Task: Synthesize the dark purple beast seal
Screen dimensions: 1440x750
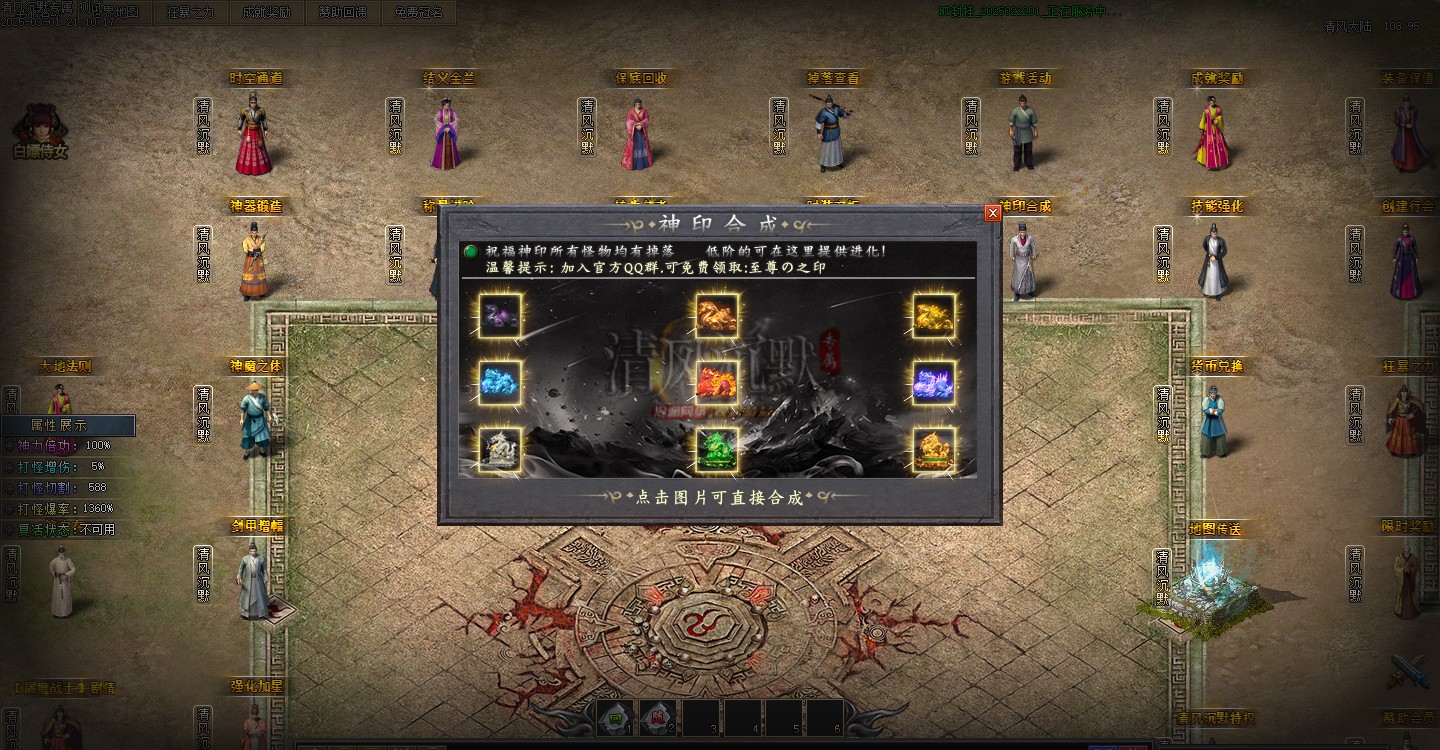Action: click(500, 317)
